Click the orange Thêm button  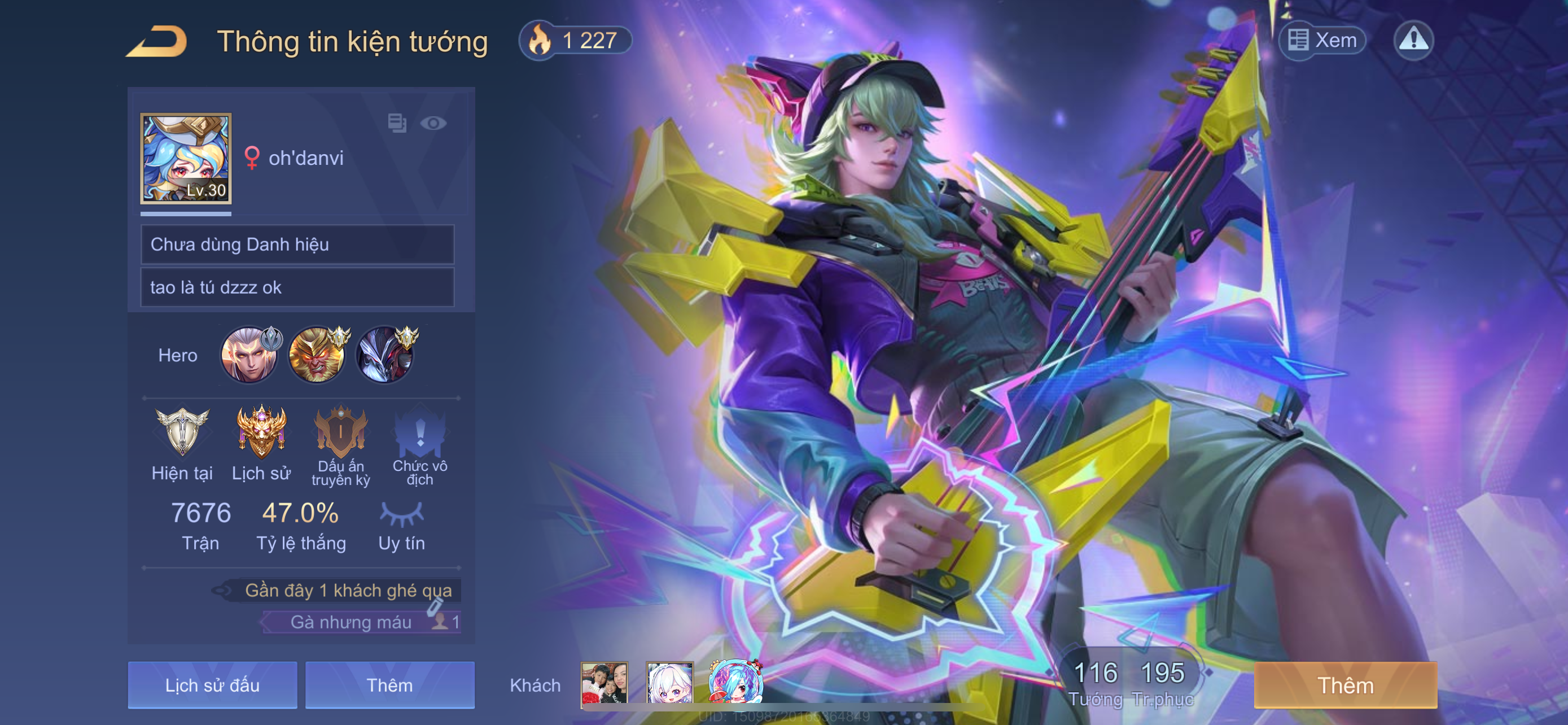[x=1345, y=685]
